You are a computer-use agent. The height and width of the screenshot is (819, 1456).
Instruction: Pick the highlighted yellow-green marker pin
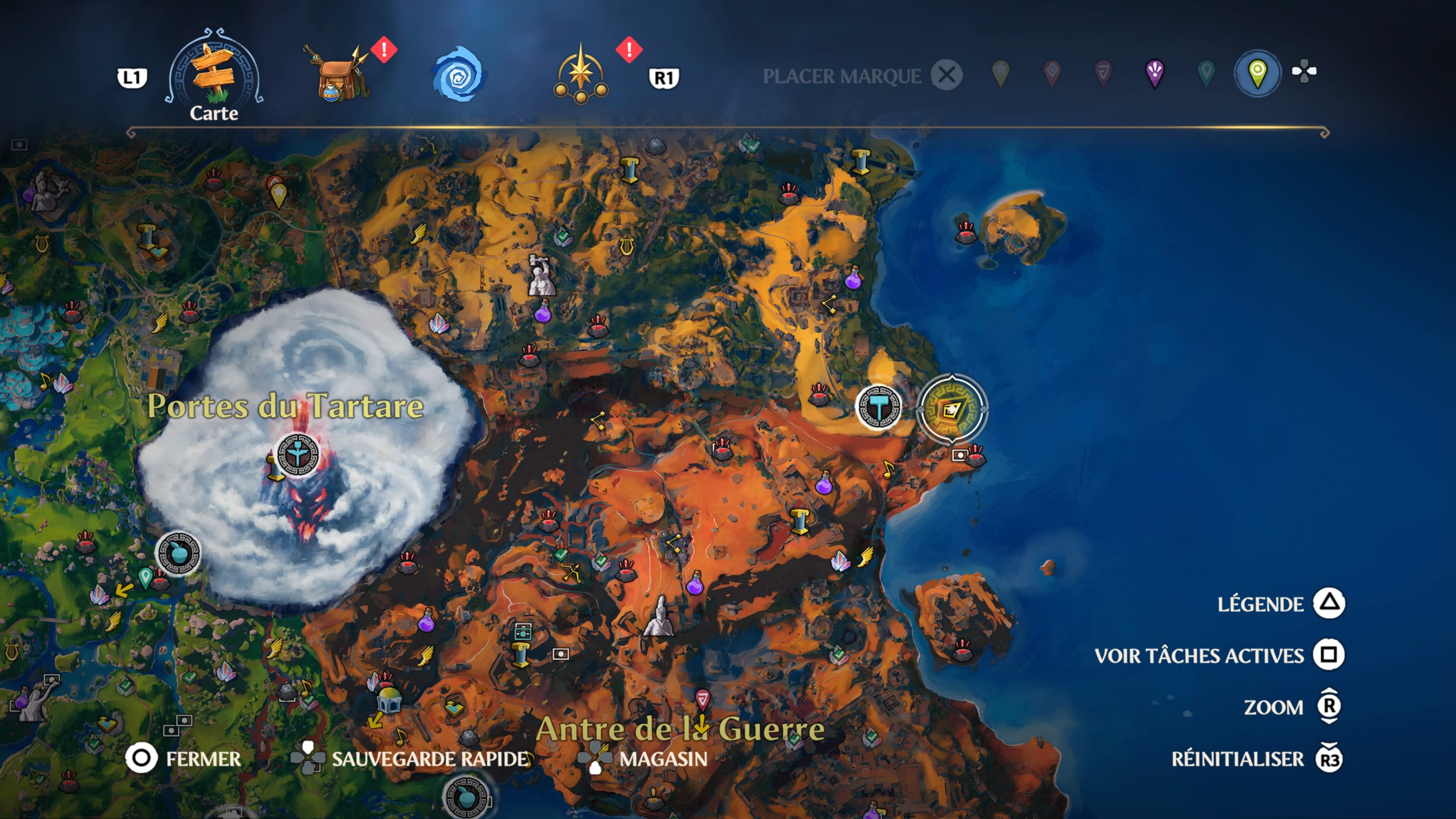(x=1257, y=74)
